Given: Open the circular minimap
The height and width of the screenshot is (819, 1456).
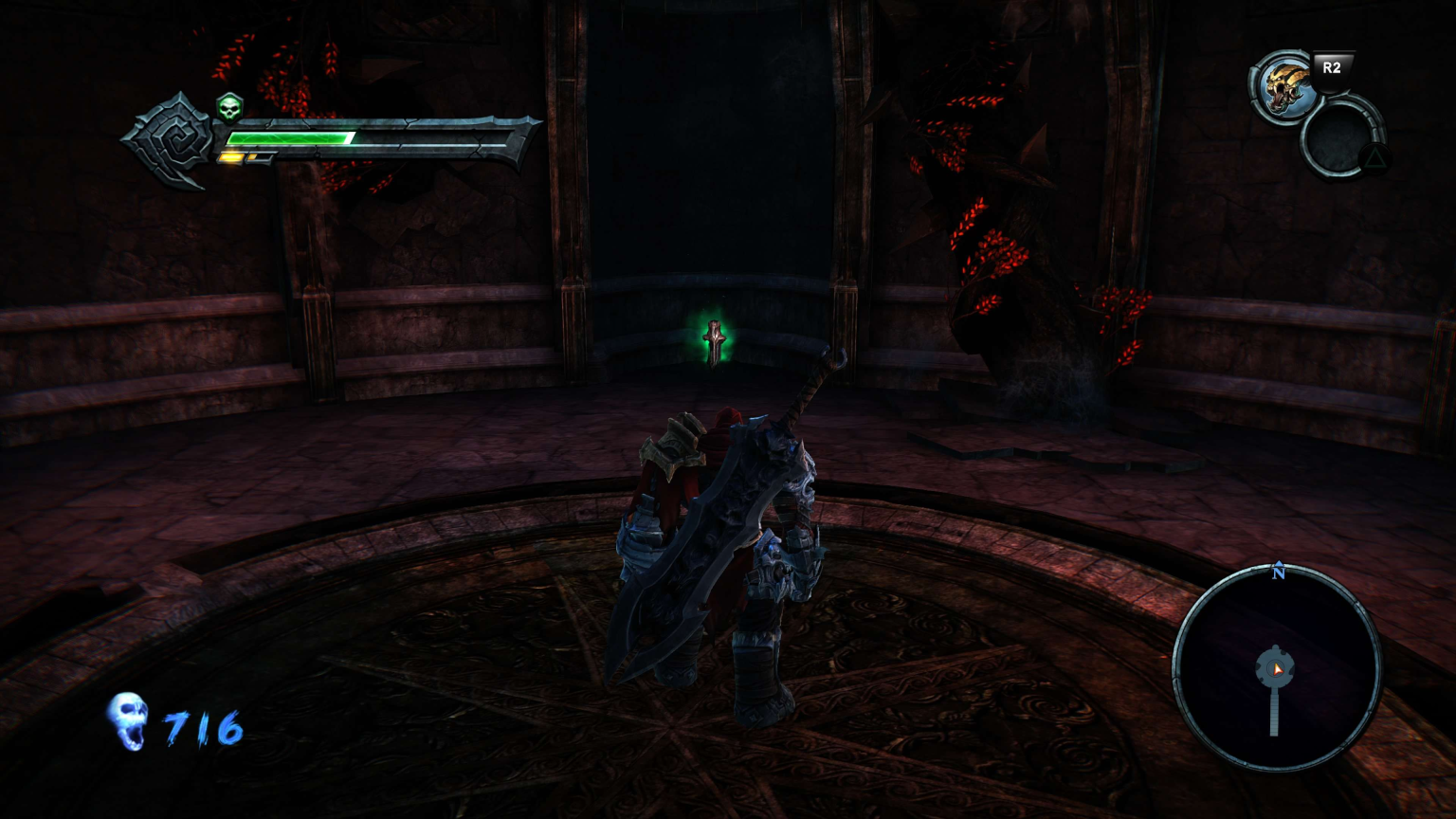Looking at the screenshot, I should pos(1276,667).
